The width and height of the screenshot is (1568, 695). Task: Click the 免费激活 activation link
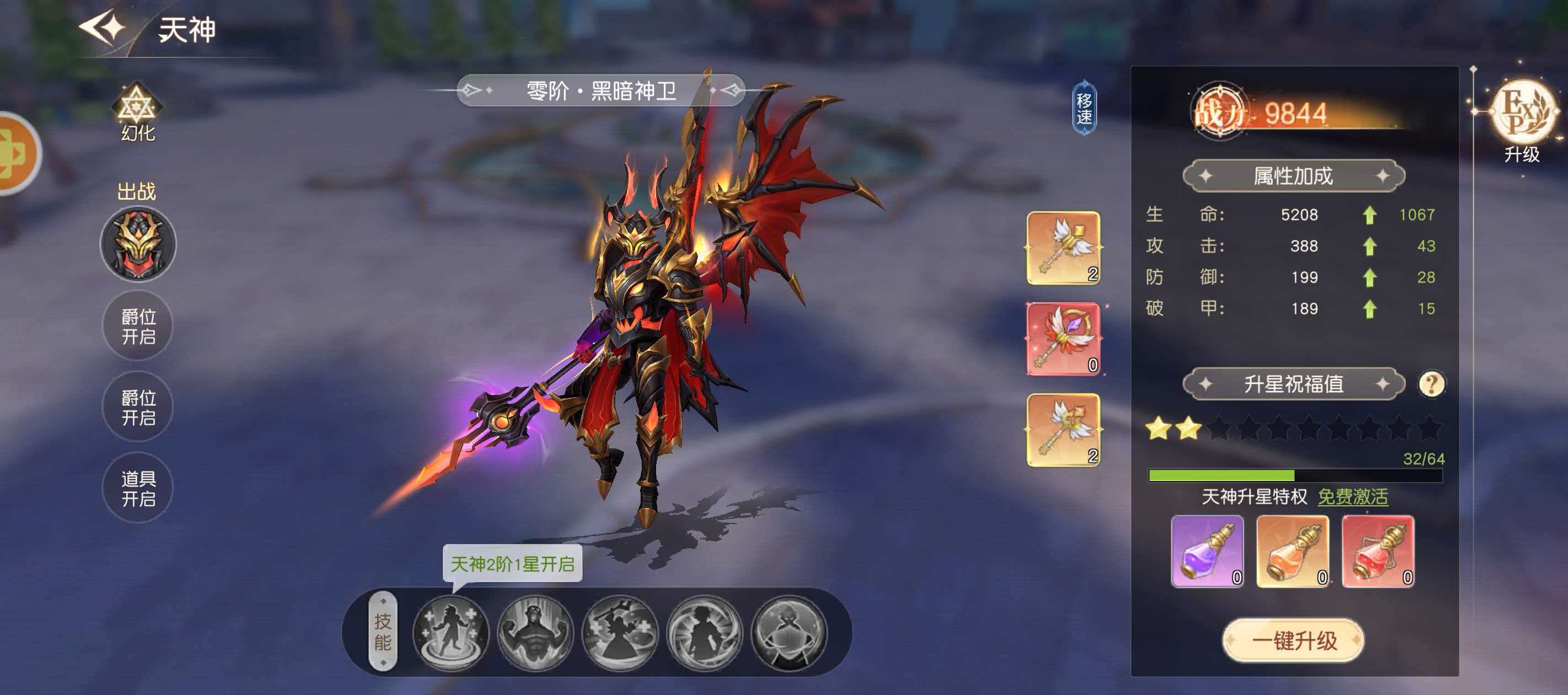coord(1352,498)
